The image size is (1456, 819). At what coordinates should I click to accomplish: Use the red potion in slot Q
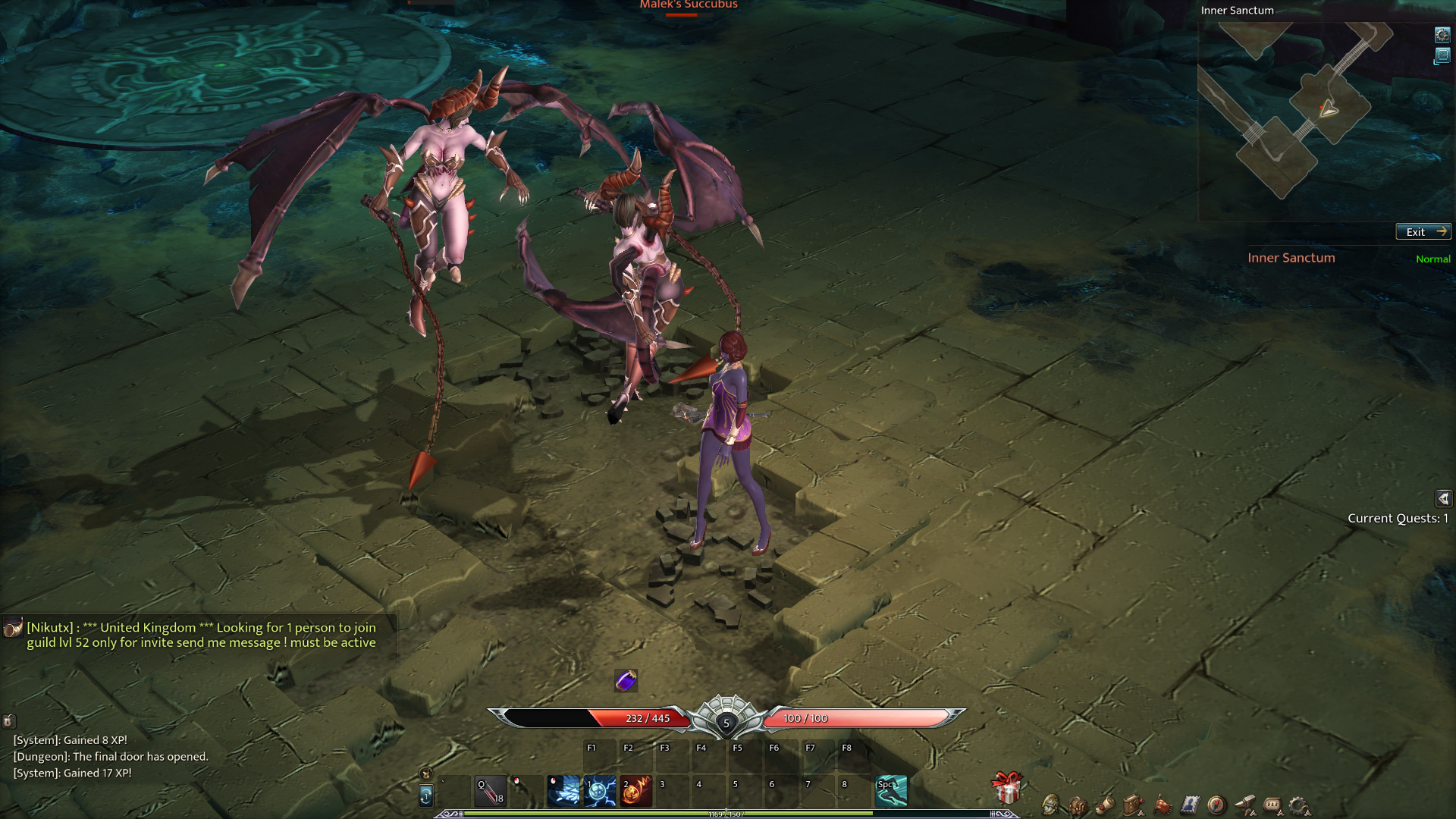point(491,791)
